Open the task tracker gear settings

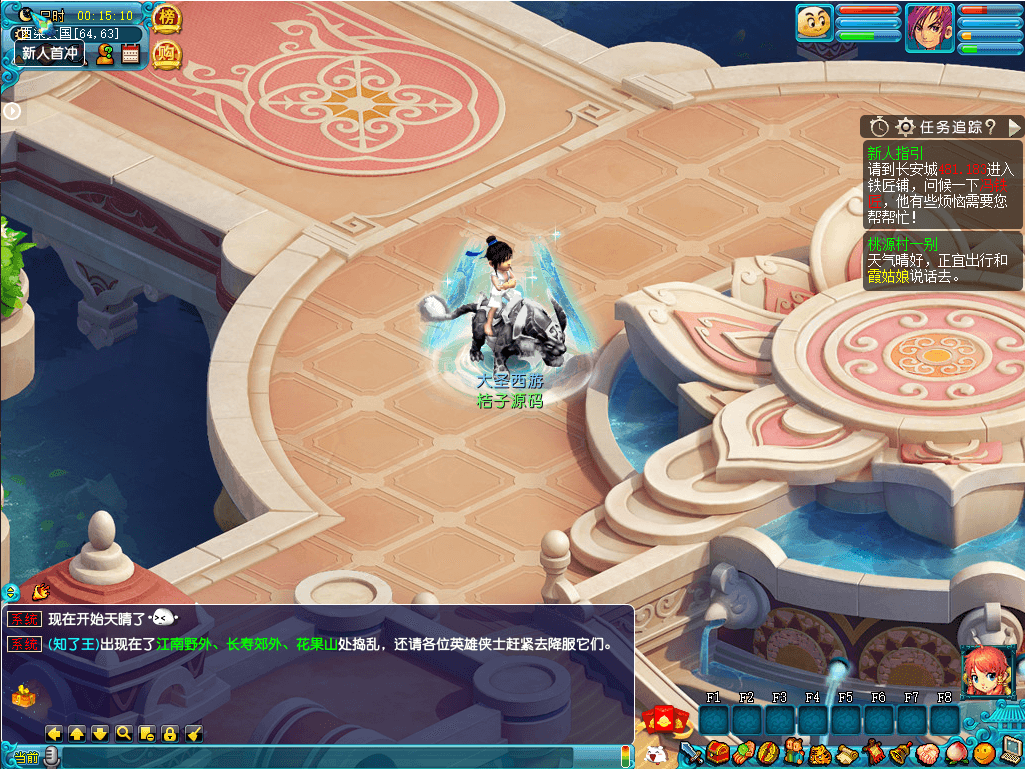click(x=906, y=127)
